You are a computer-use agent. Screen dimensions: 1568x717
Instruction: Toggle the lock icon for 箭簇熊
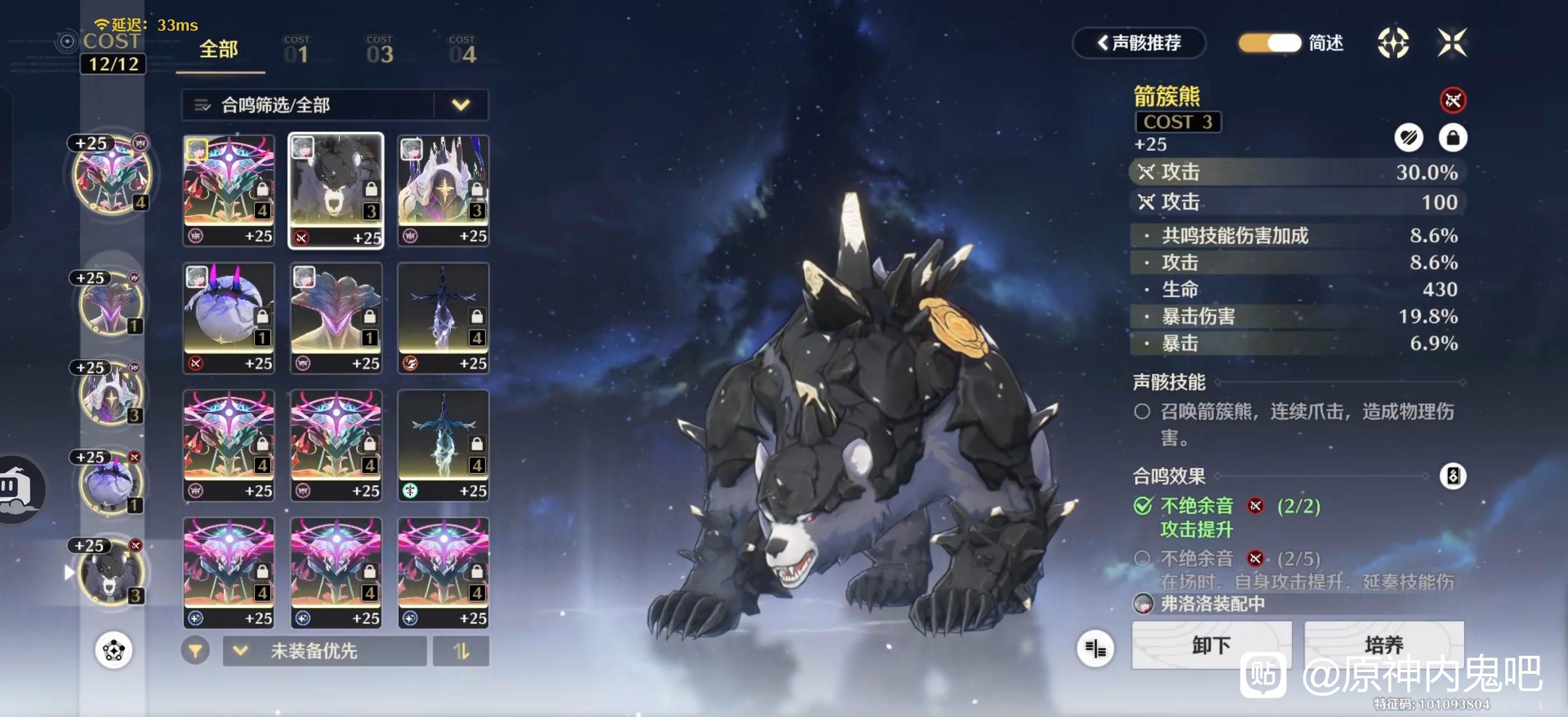[1452, 138]
